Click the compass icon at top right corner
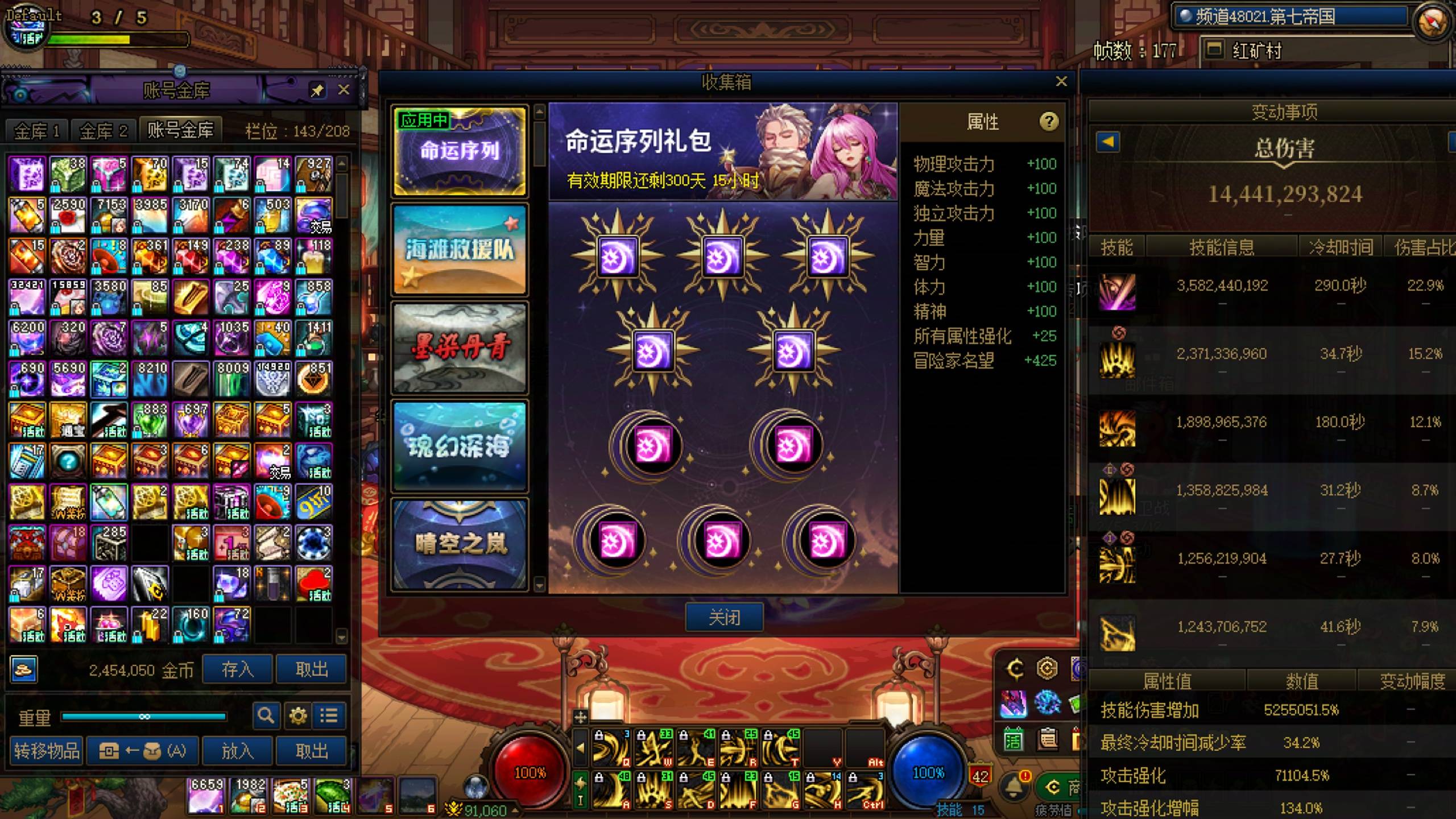The height and width of the screenshot is (819, 1456). pos(1429,19)
